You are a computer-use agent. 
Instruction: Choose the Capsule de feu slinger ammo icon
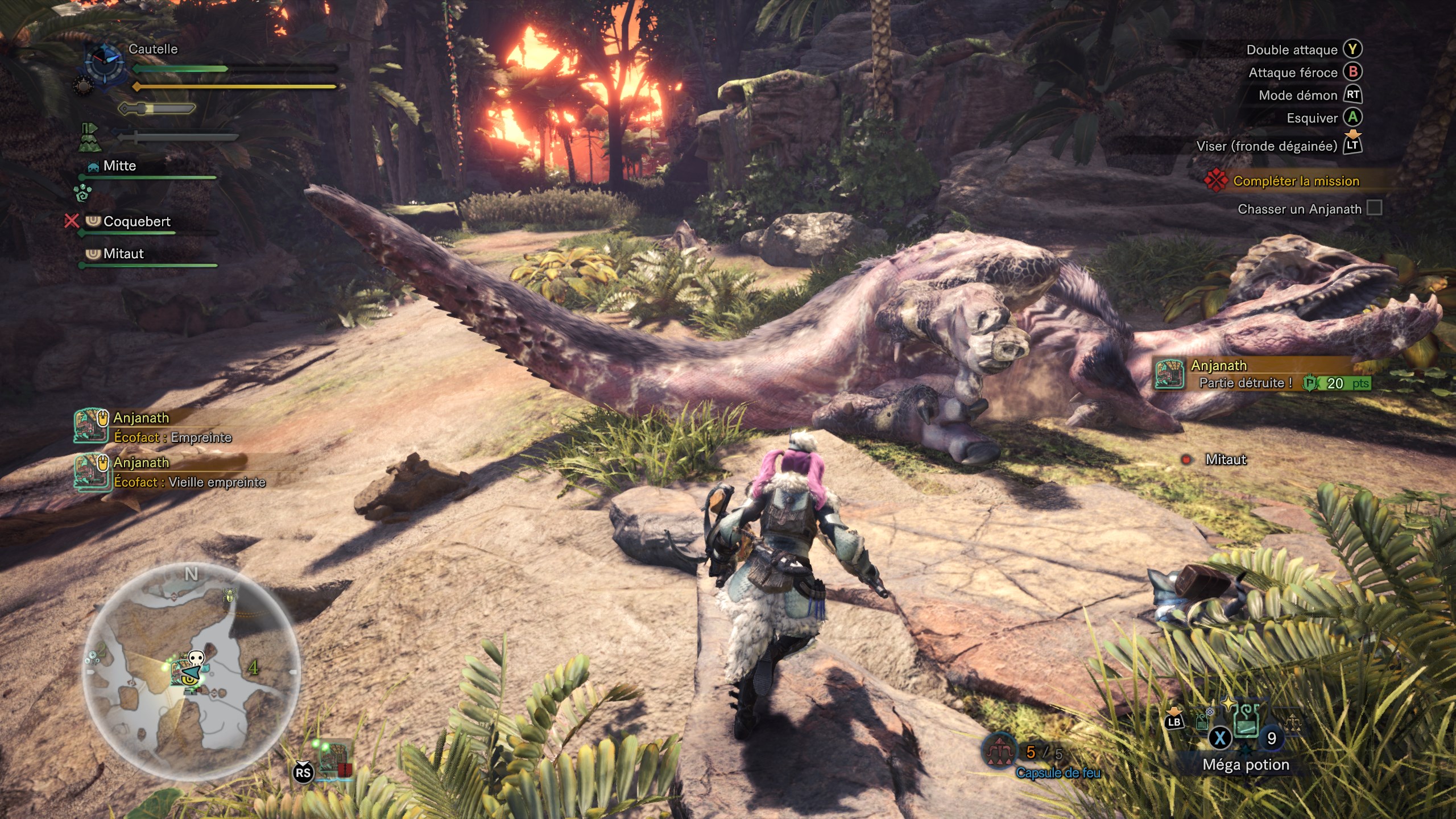click(999, 752)
